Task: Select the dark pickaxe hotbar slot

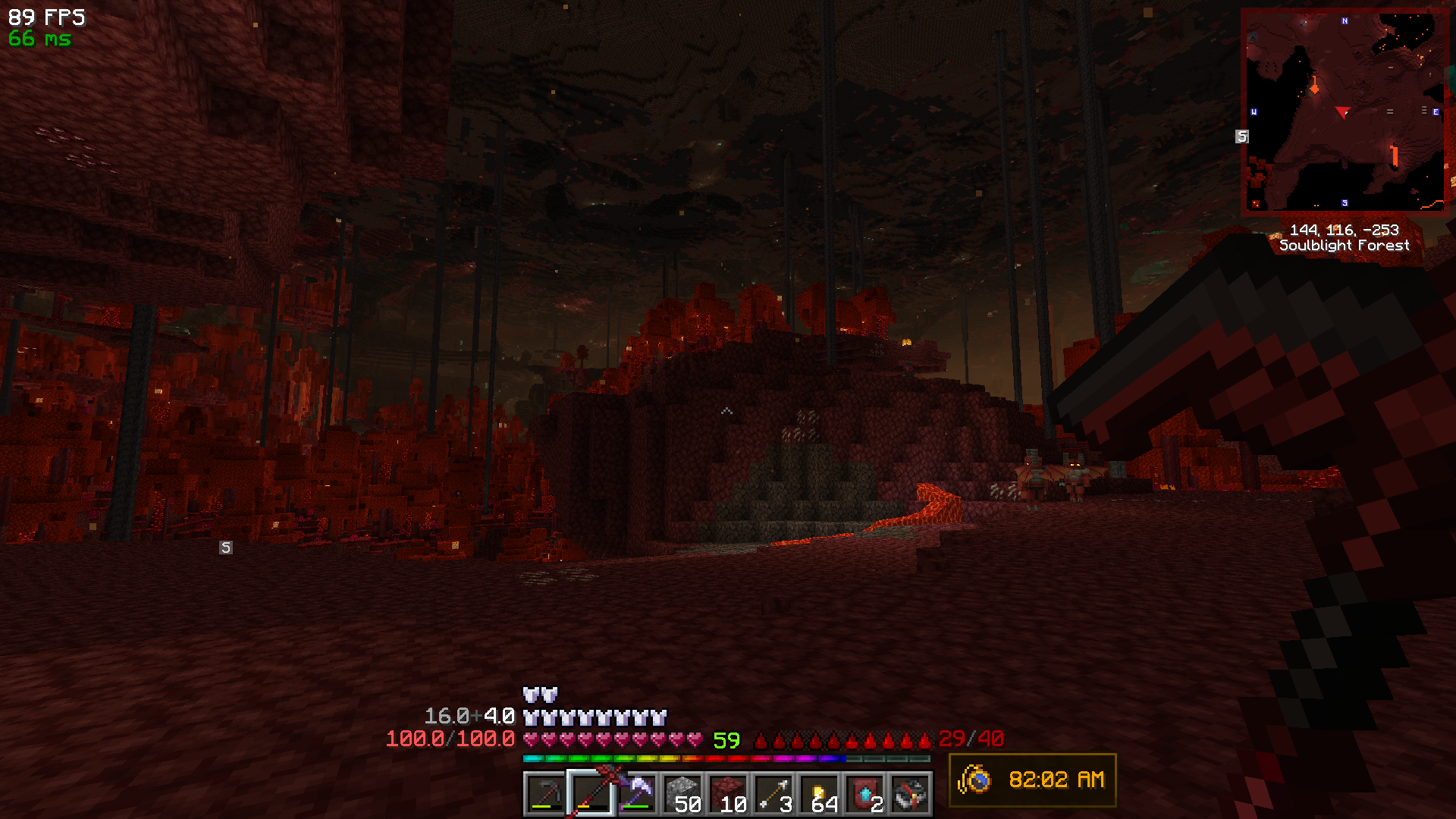Action: point(545,794)
